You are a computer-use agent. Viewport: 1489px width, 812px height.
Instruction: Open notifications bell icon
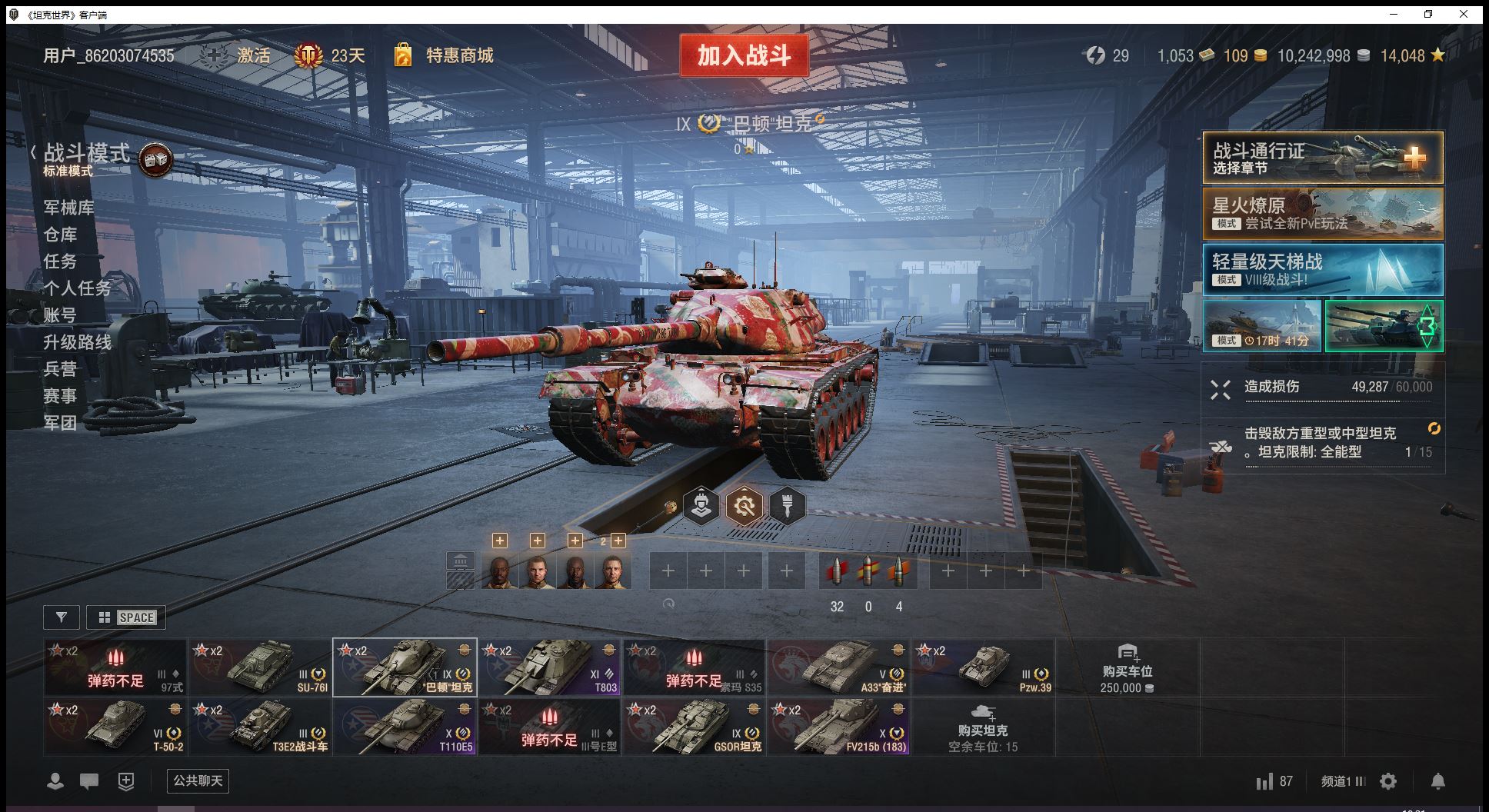pyautogui.click(x=1437, y=782)
